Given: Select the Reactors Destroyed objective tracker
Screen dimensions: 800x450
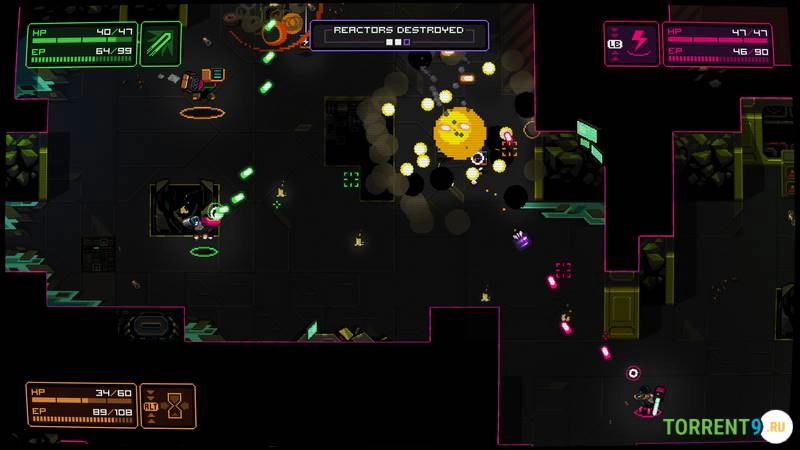Looking at the screenshot, I should tap(399, 35).
